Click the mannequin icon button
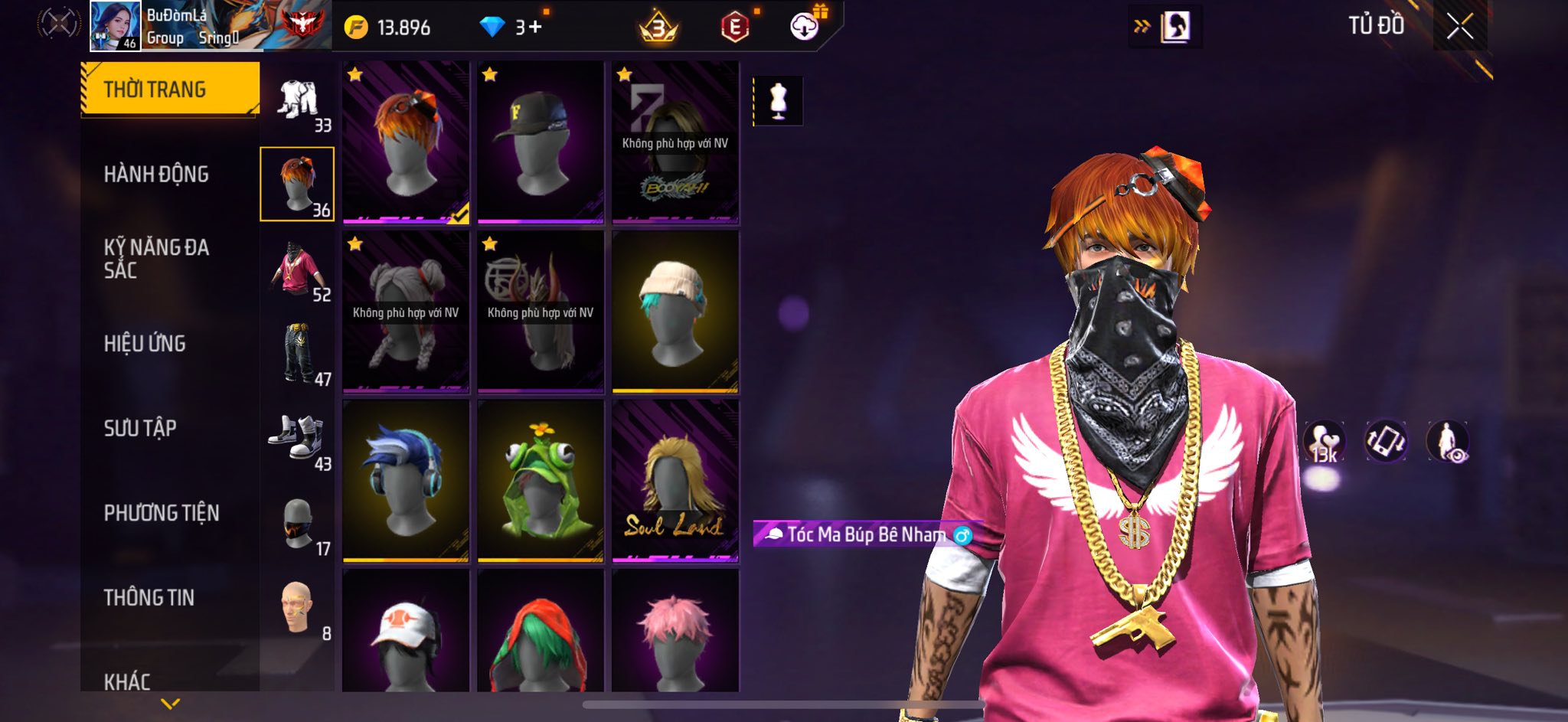 pos(778,100)
